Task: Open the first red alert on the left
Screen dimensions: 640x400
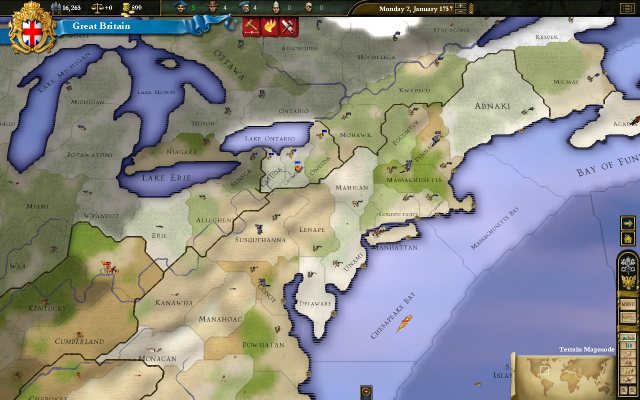Action: (250, 27)
